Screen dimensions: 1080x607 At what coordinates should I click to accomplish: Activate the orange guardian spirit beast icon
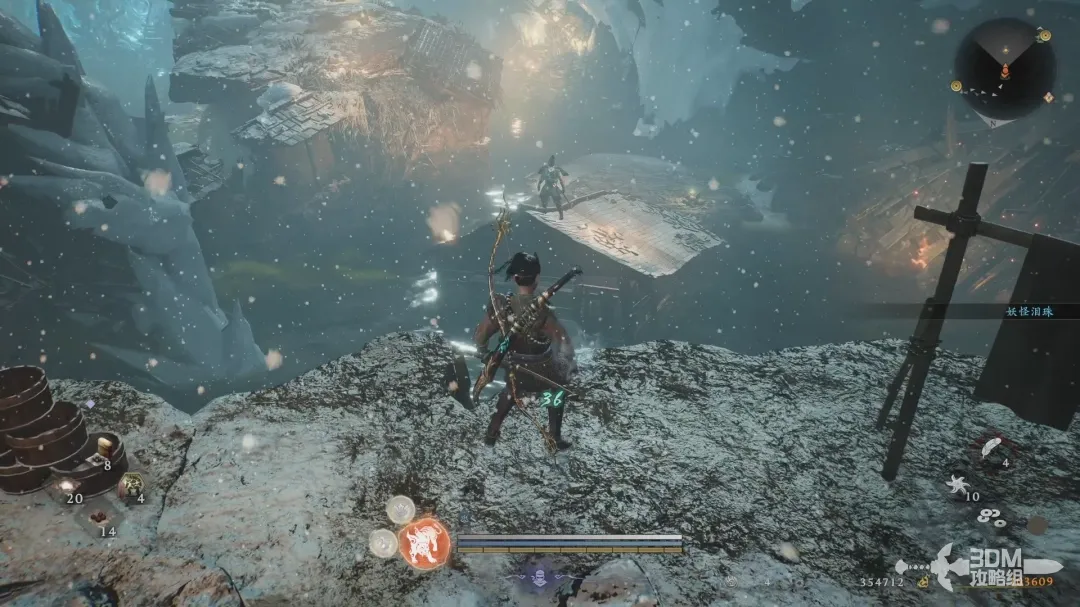(424, 544)
